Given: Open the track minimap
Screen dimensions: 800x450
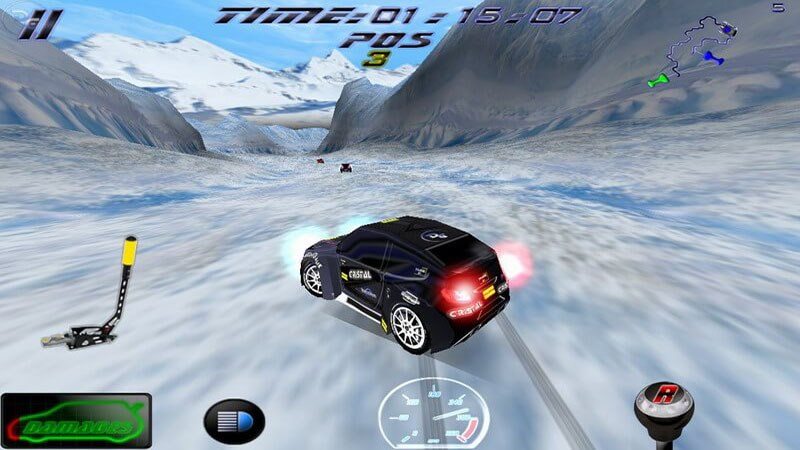Looking at the screenshot, I should tap(700, 50).
